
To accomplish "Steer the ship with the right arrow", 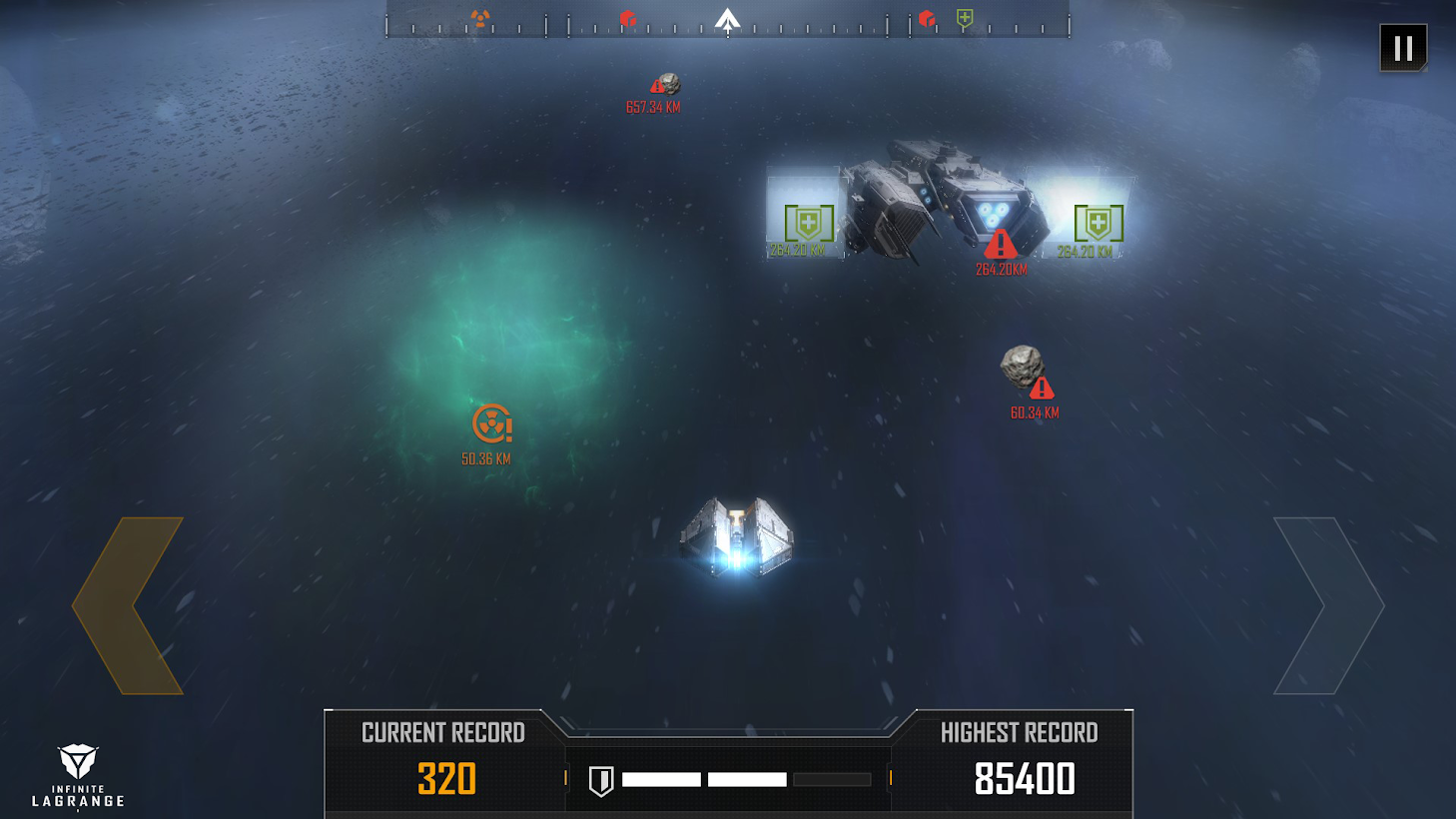I will tap(1328, 605).
